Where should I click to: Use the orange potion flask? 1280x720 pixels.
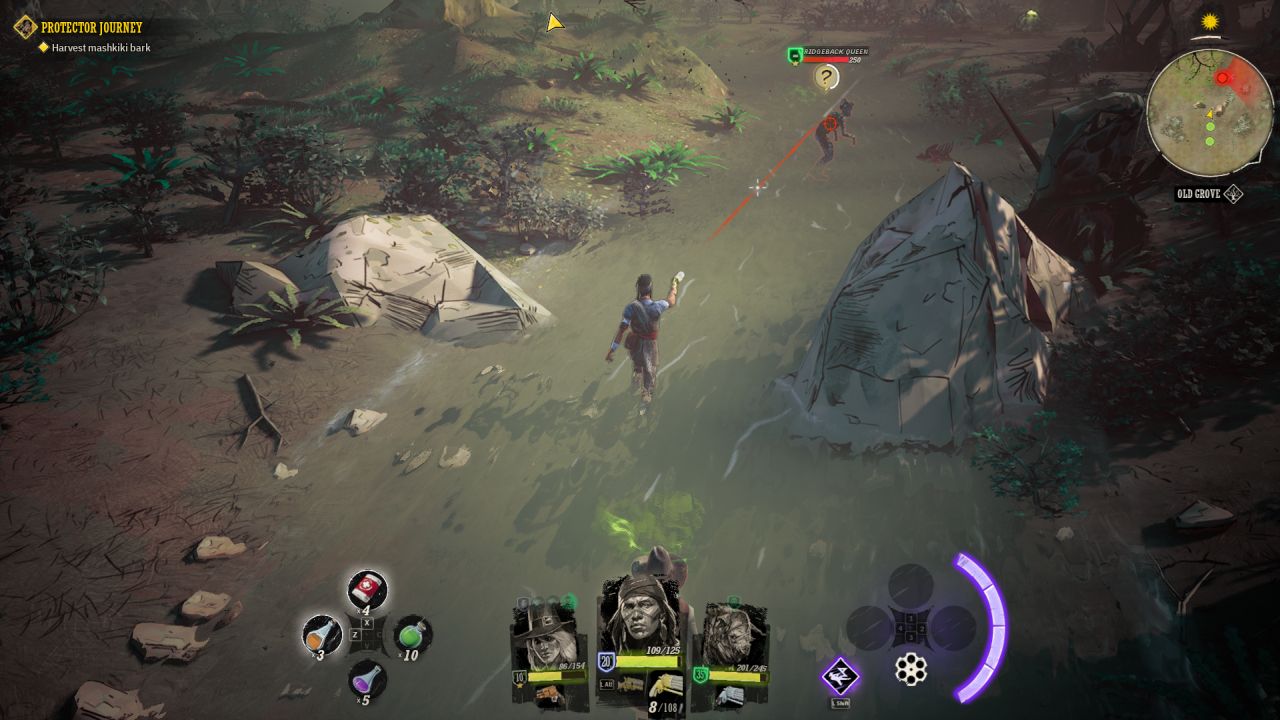click(x=322, y=633)
